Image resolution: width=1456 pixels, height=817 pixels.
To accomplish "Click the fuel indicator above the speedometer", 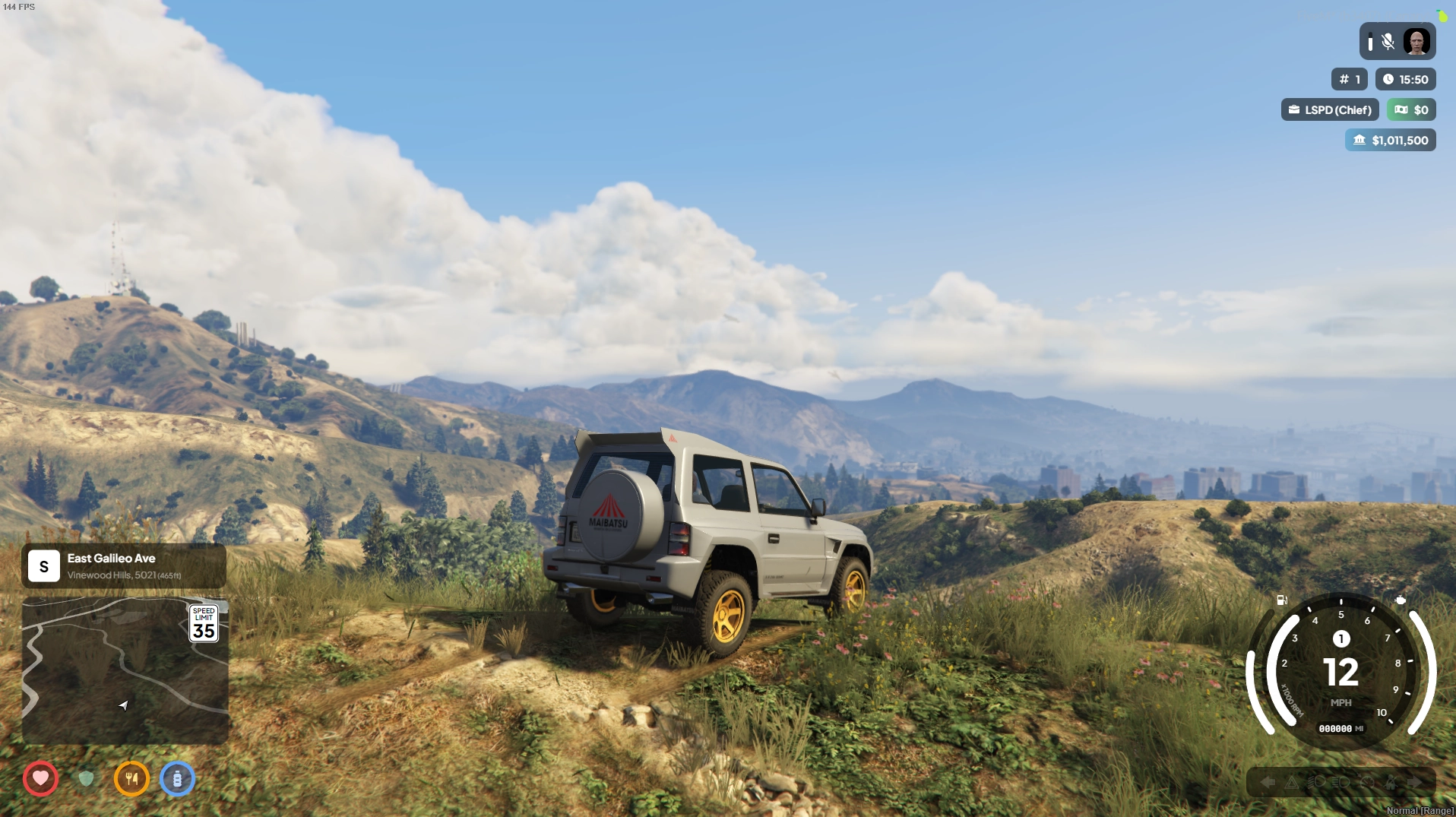I will pos(1281,600).
